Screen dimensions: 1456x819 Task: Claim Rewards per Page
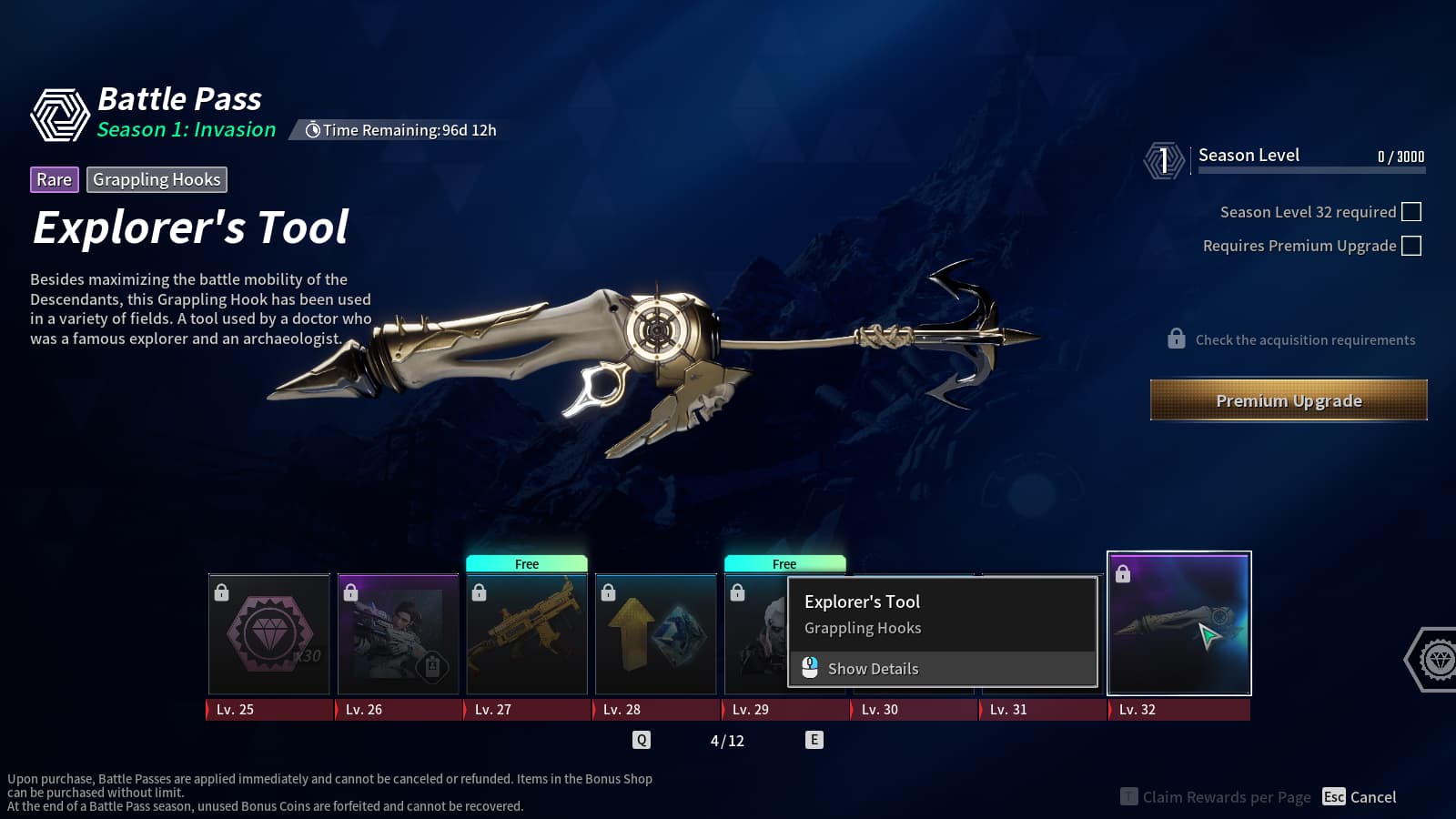(1216, 797)
